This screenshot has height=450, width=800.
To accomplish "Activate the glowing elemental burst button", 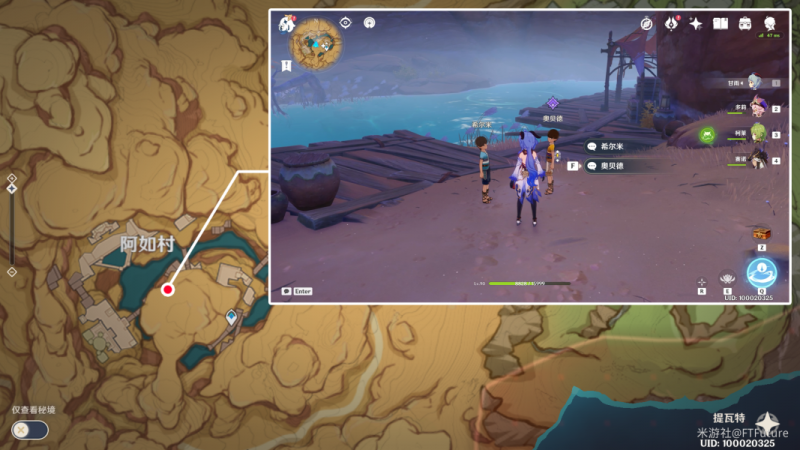I will (761, 271).
